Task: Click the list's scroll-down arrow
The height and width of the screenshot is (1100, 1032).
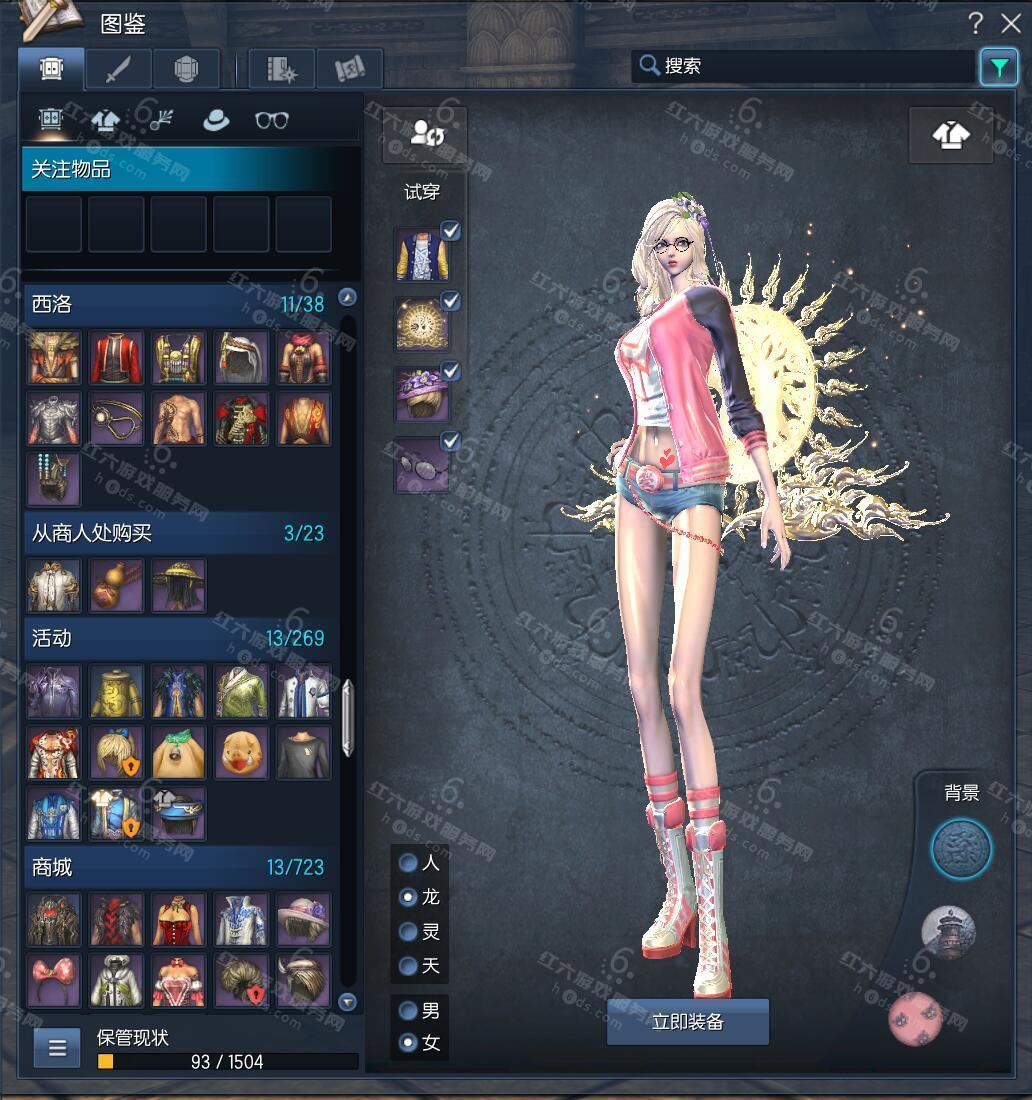Action: 347,1001
